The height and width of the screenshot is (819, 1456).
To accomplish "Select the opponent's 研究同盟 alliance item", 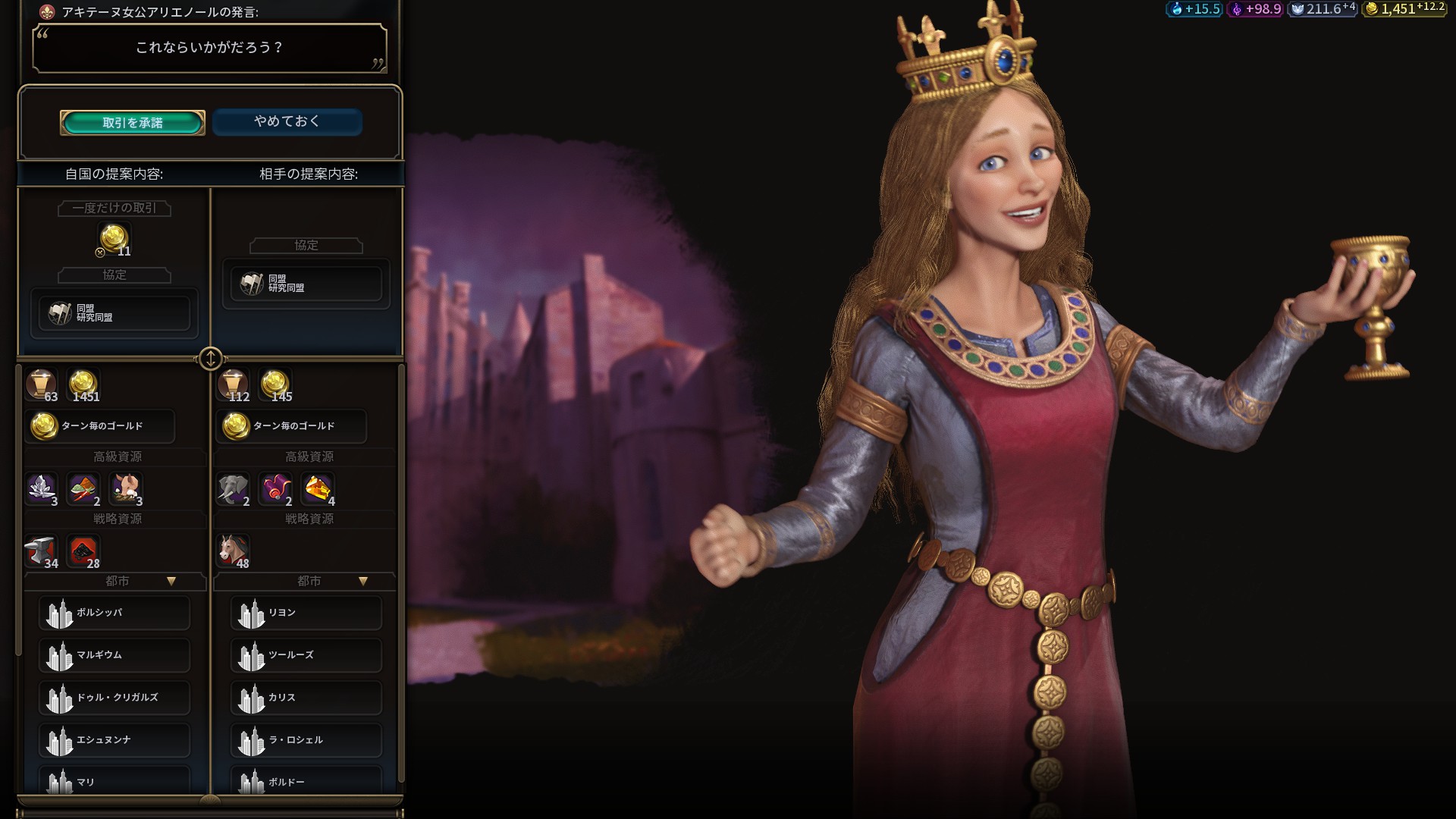I will coord(306,284).
